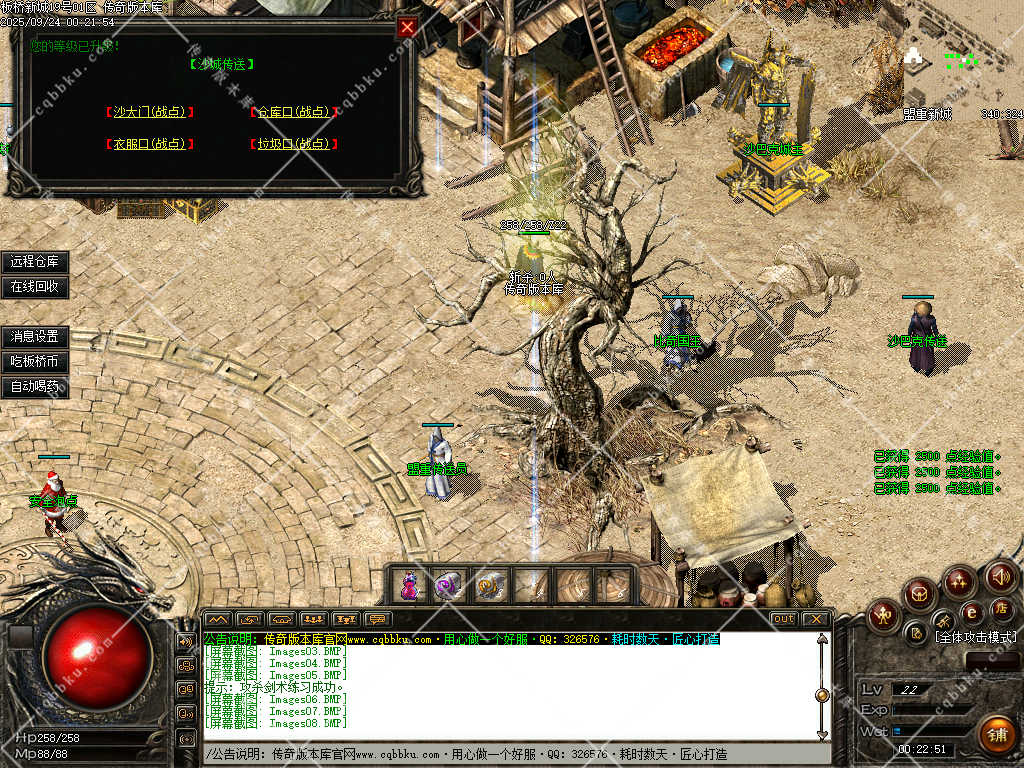
Task: Teleport to 沙大门(战点)
Action: coord(150,113)
